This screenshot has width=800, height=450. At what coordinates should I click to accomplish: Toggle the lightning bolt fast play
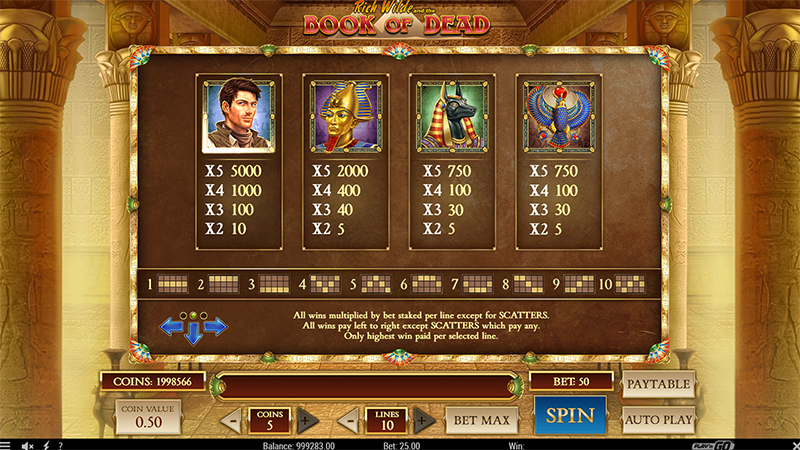click(45, 445)
